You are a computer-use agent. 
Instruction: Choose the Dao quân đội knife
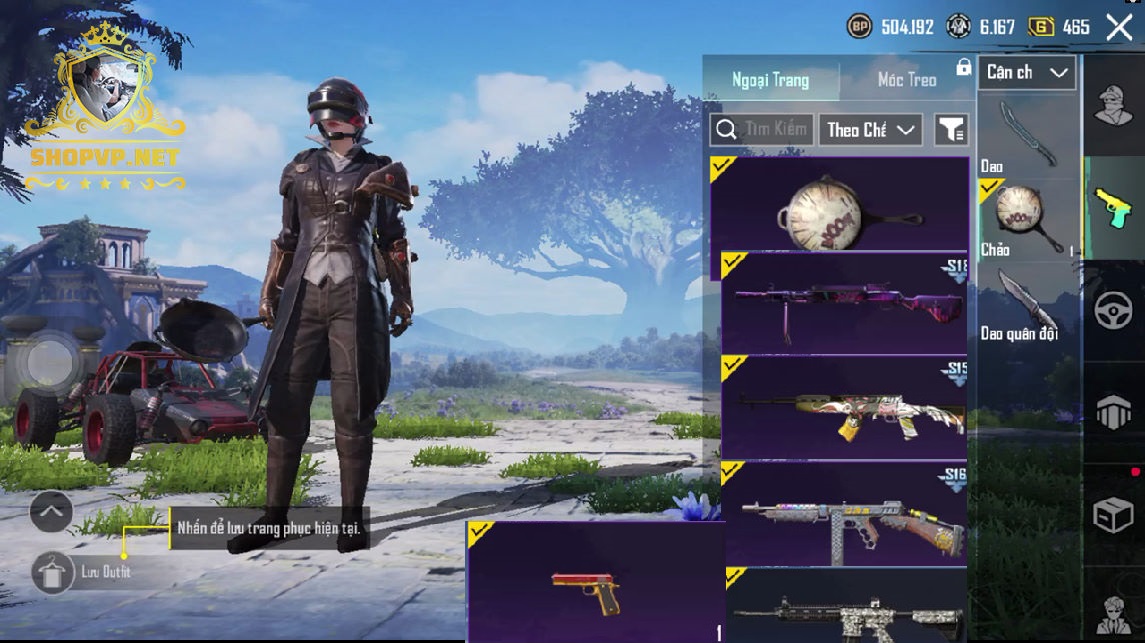pos(1028,304)
